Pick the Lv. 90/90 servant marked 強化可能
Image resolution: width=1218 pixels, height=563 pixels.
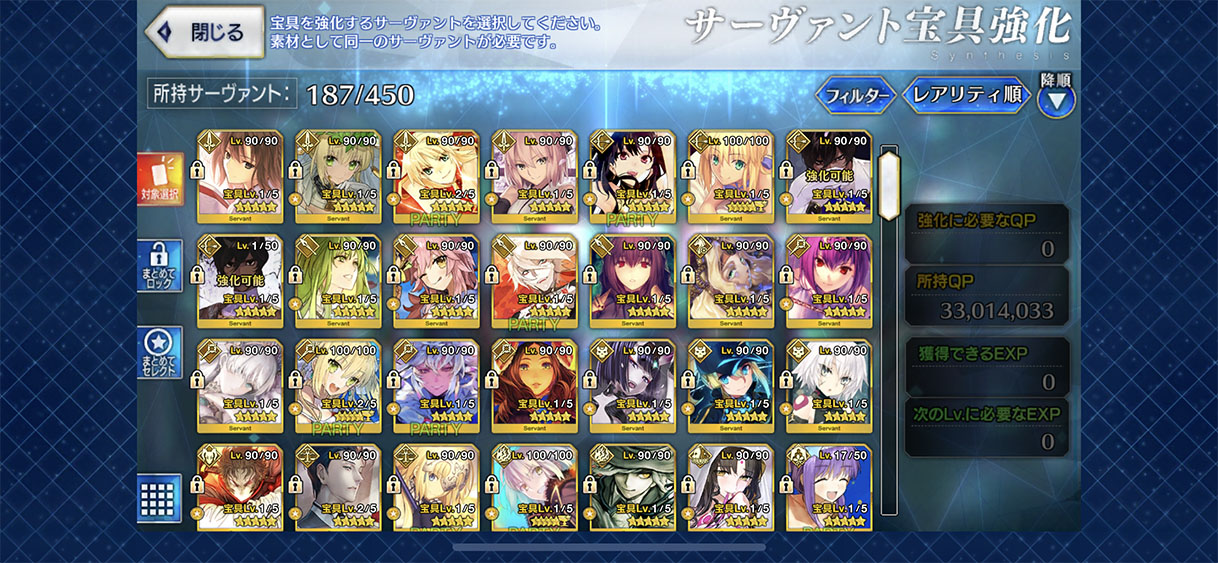point(828,174)
